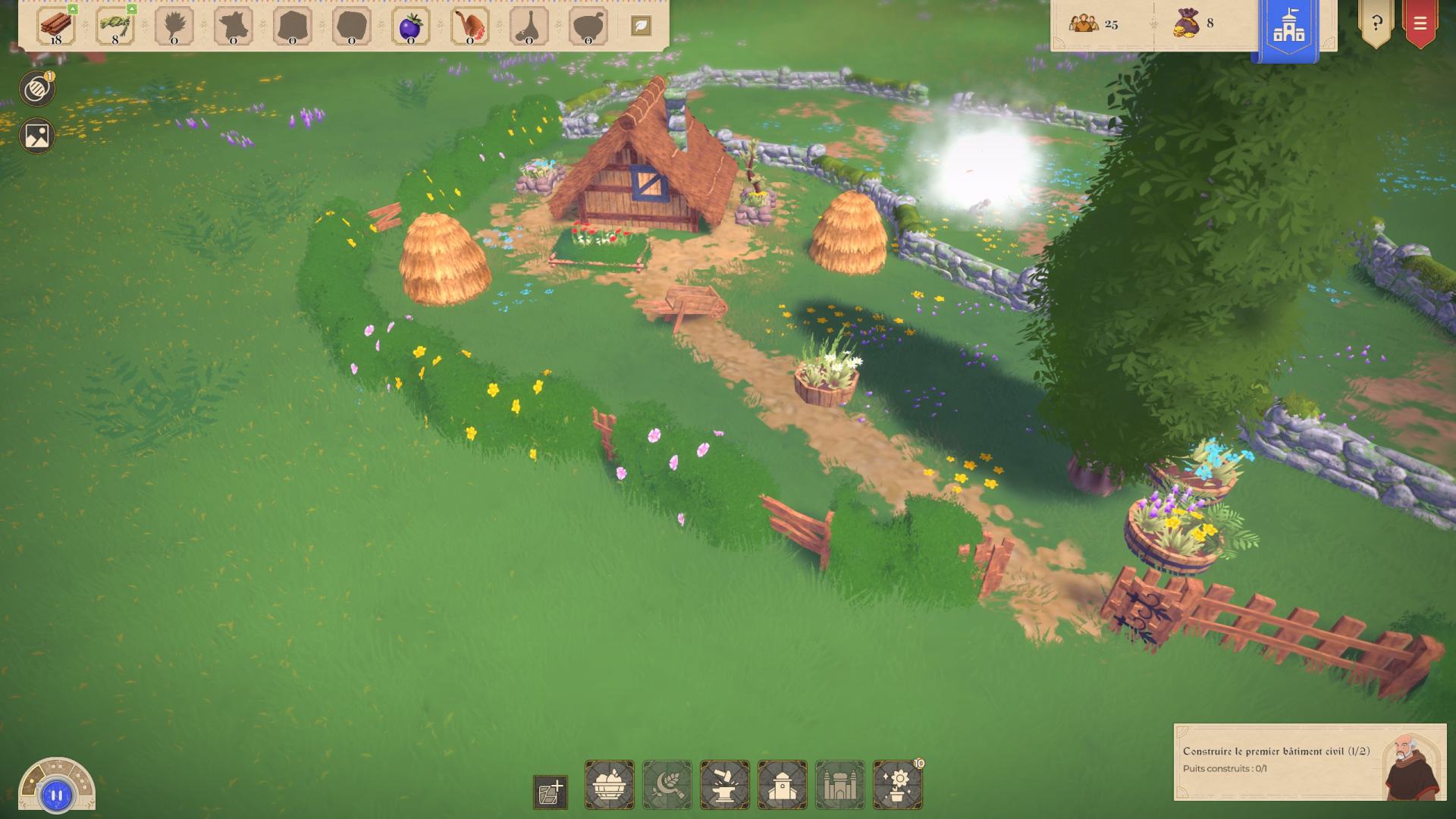Click the gold coin pouch icon

pyautogui.click(x=1187, y=24)
